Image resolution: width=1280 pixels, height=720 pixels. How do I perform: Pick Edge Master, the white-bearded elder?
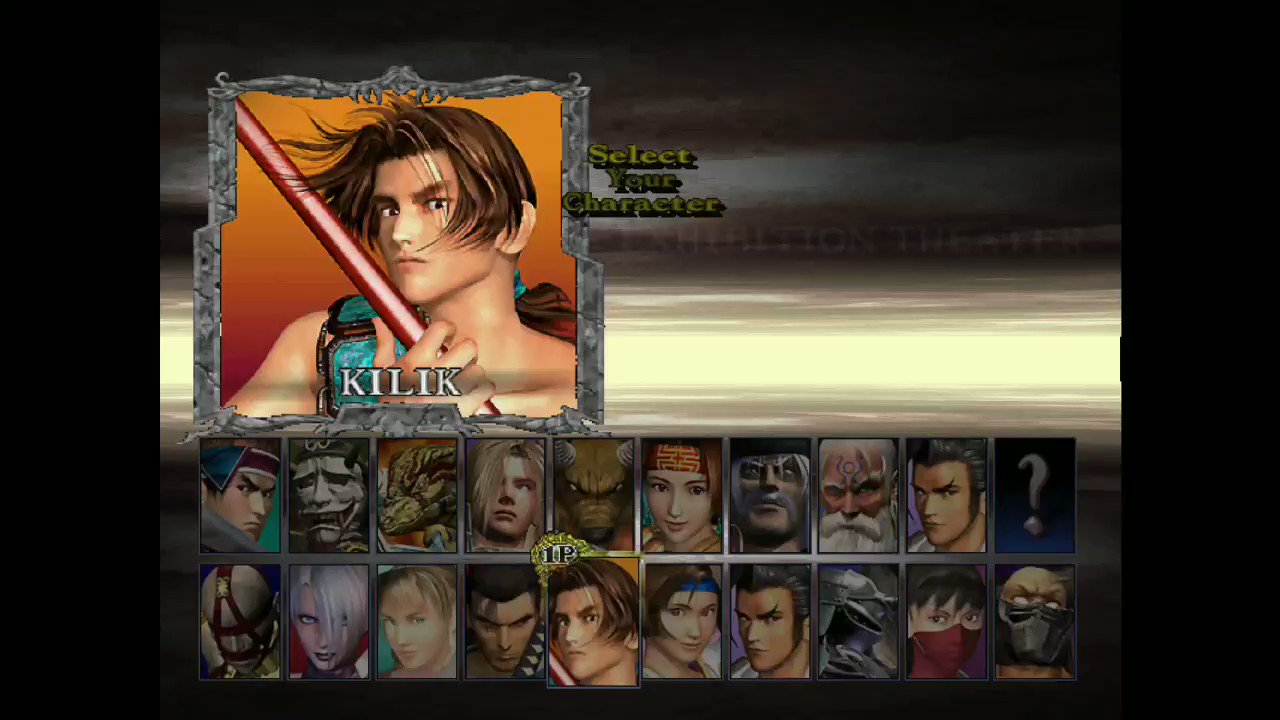pyautogui.click(x=856, y=495)
